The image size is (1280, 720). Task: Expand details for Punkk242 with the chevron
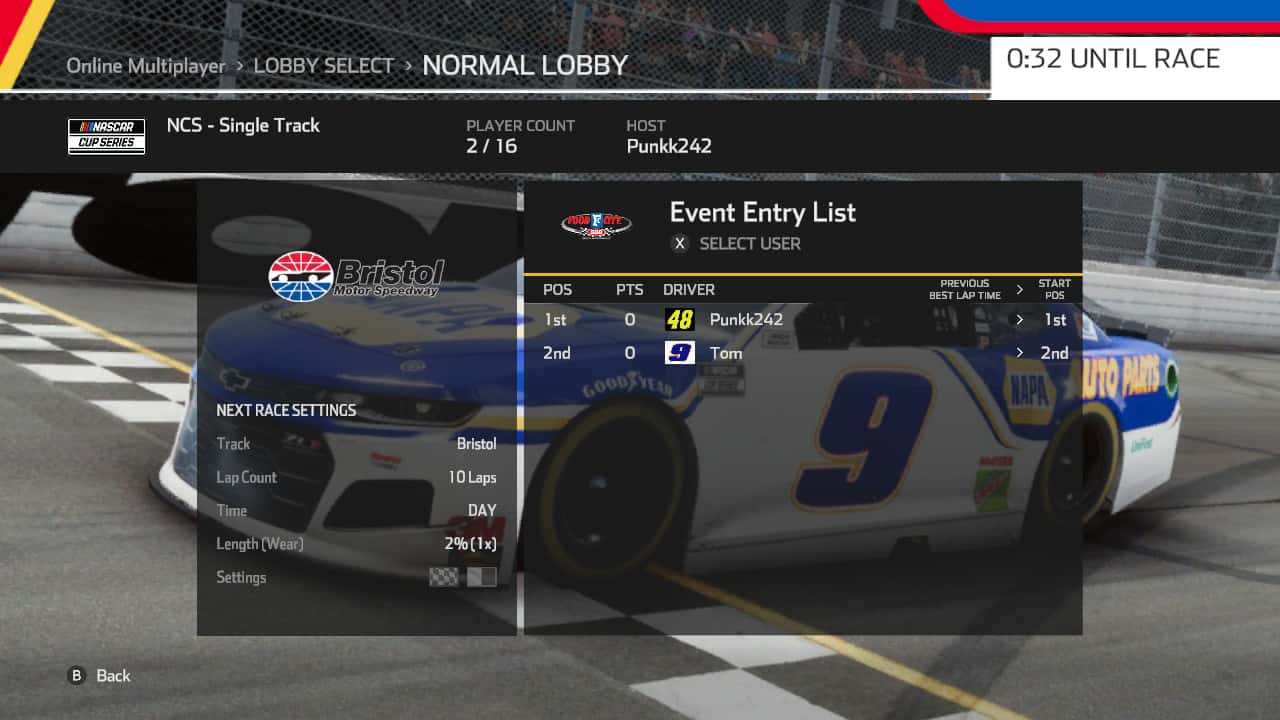coord(1019,319)
